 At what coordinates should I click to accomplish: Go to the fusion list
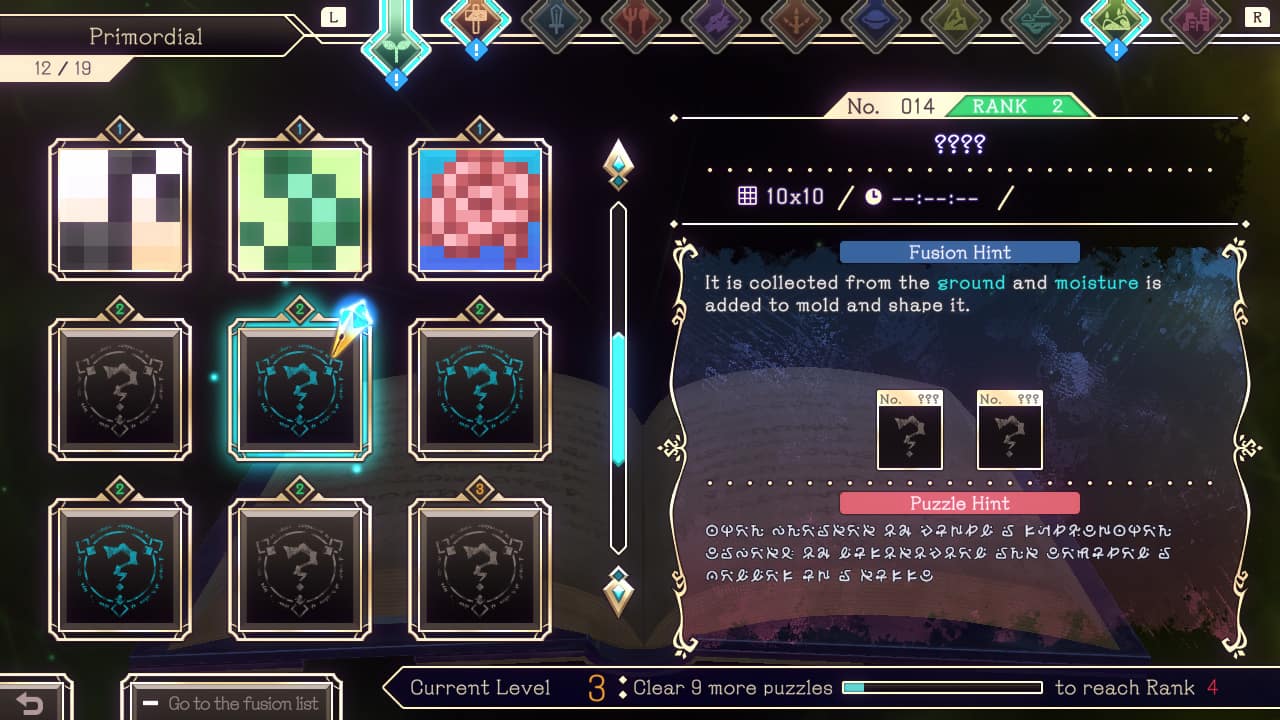pos(232,701)
